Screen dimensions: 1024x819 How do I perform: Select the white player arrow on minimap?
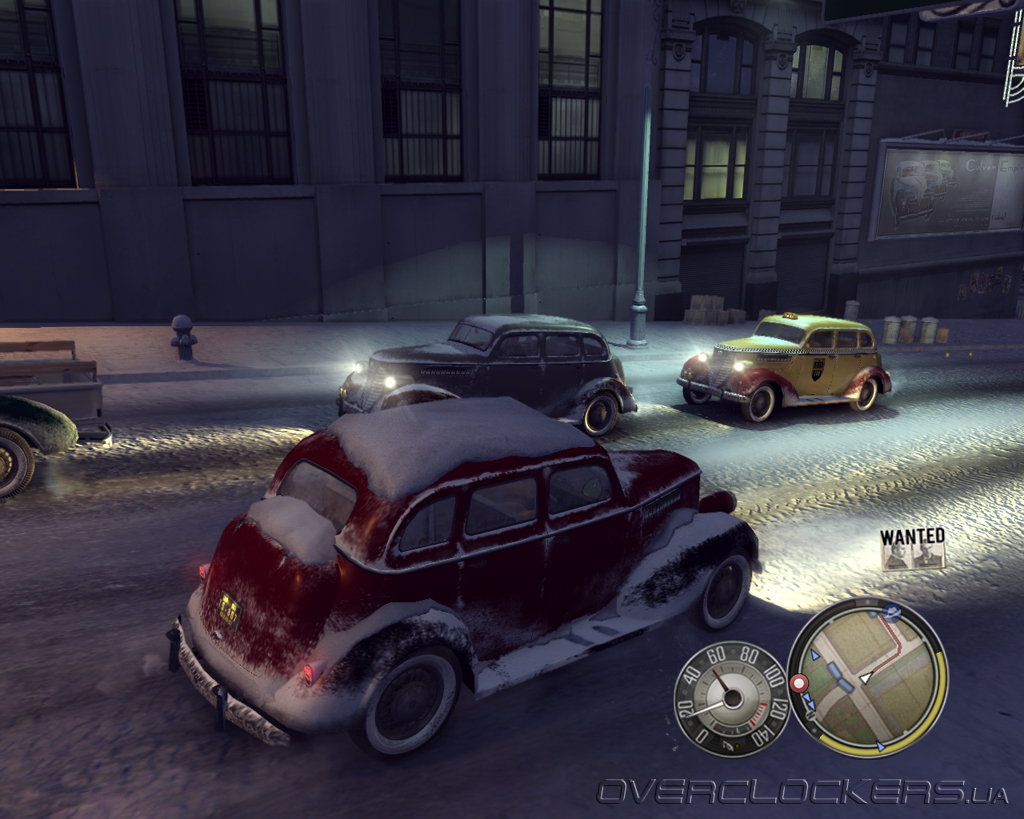(866, 678)
